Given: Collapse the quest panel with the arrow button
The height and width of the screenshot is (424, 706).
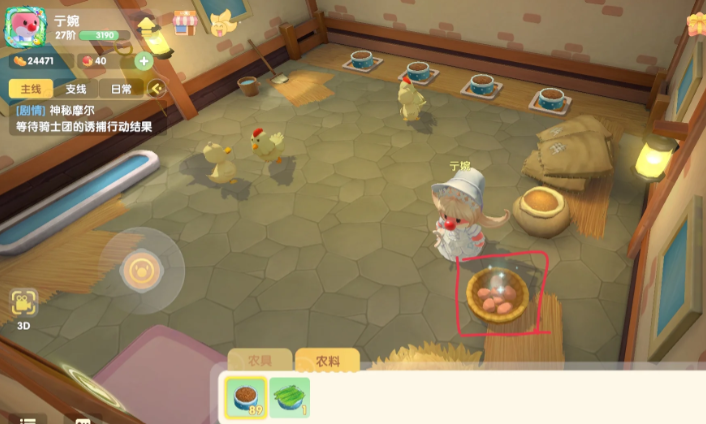Looking at the screenshot, I should coord(156,88).
